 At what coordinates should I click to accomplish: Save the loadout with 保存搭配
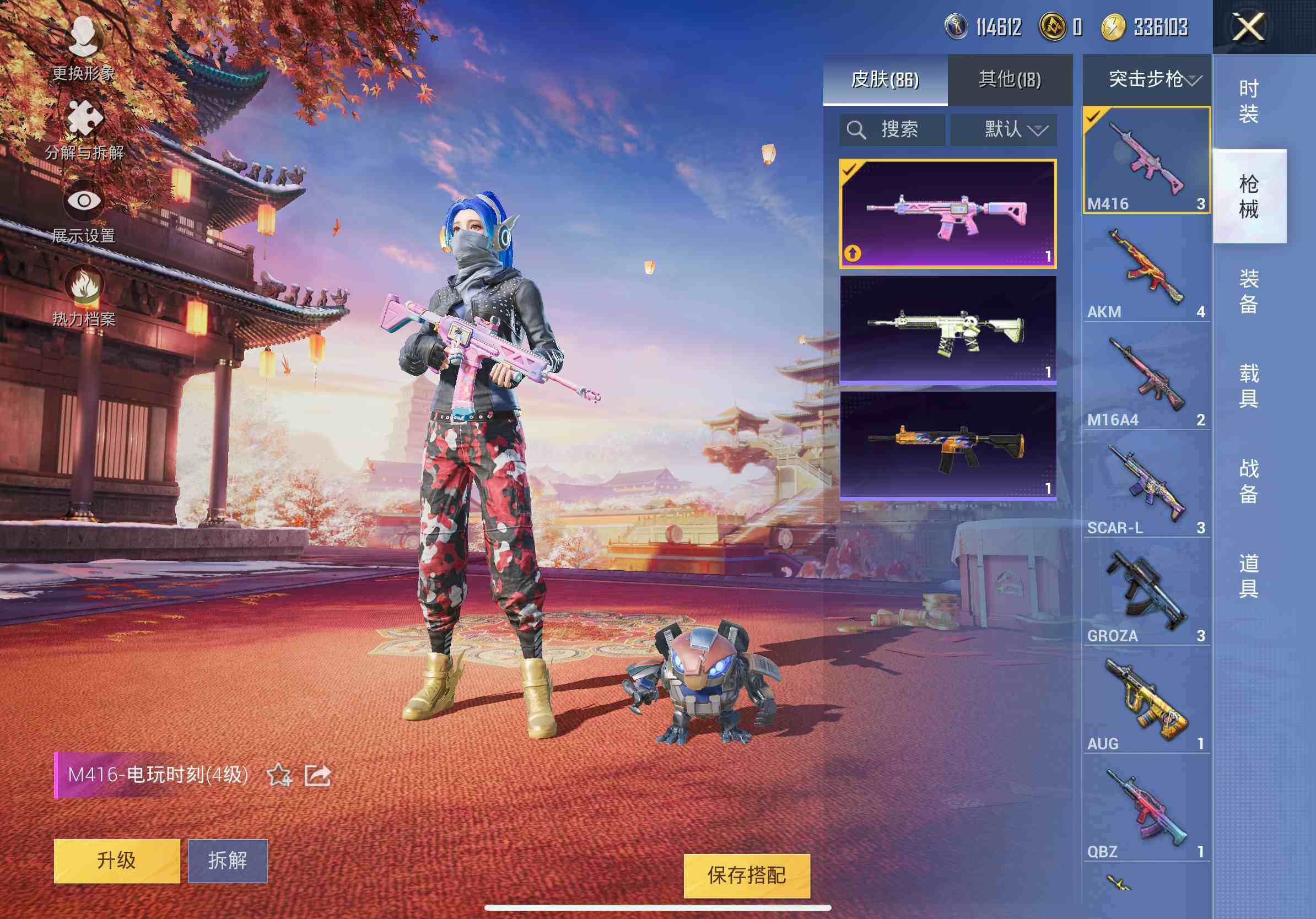pyautogui.click(x=746, y=875)
